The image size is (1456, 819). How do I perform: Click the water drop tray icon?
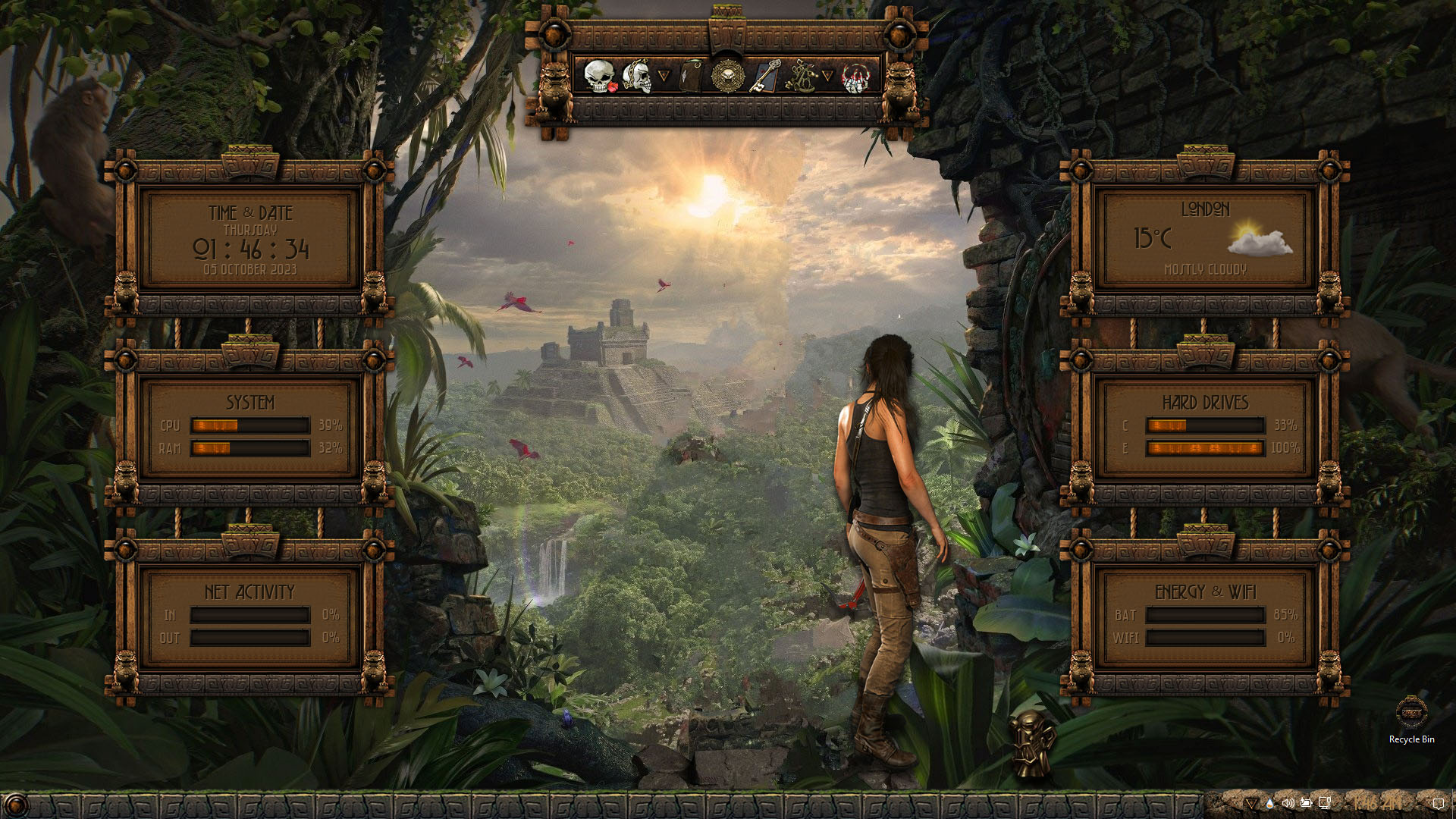(1269, 802)
